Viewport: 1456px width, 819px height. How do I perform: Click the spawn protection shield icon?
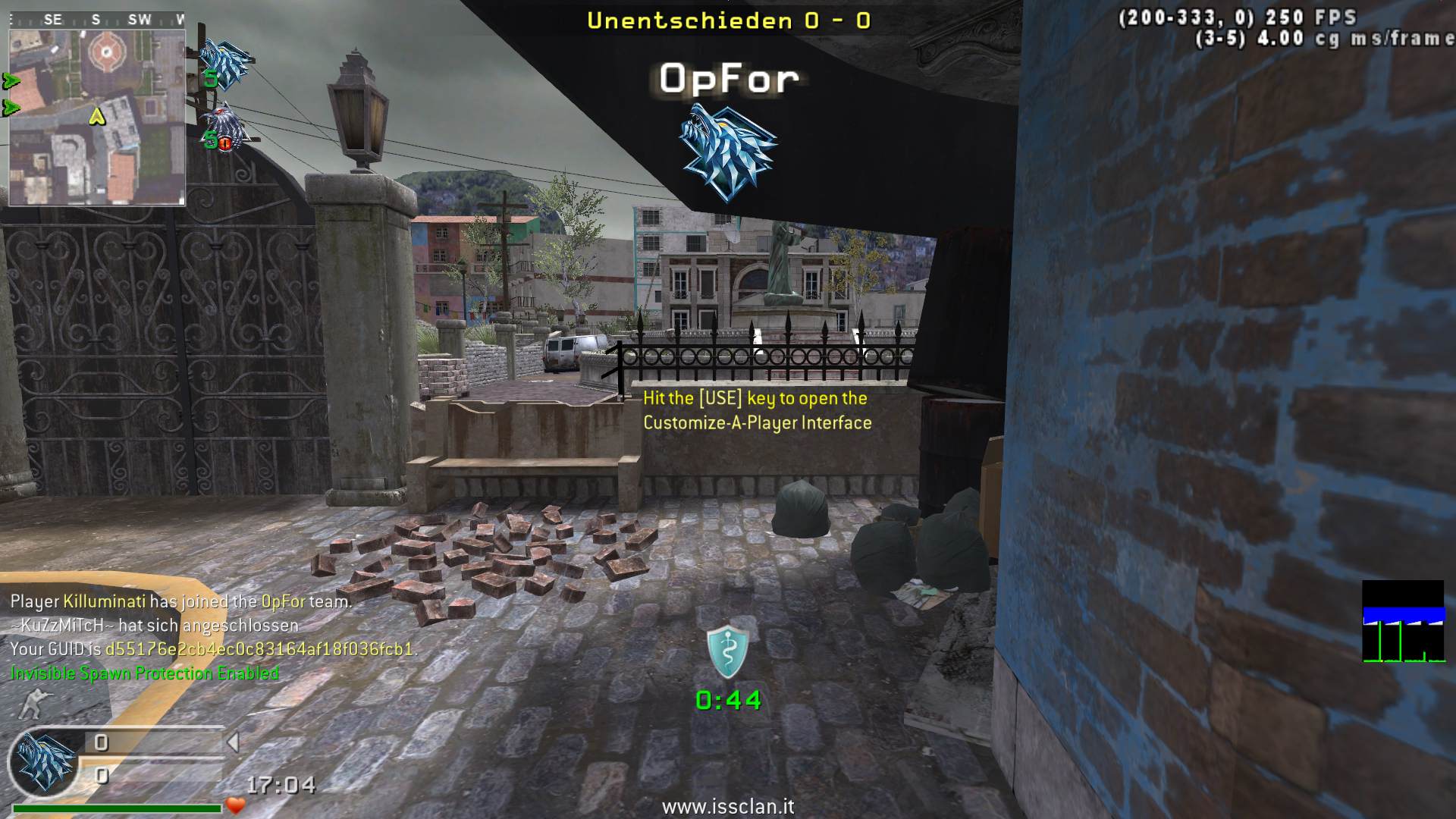tap(728, 651)
